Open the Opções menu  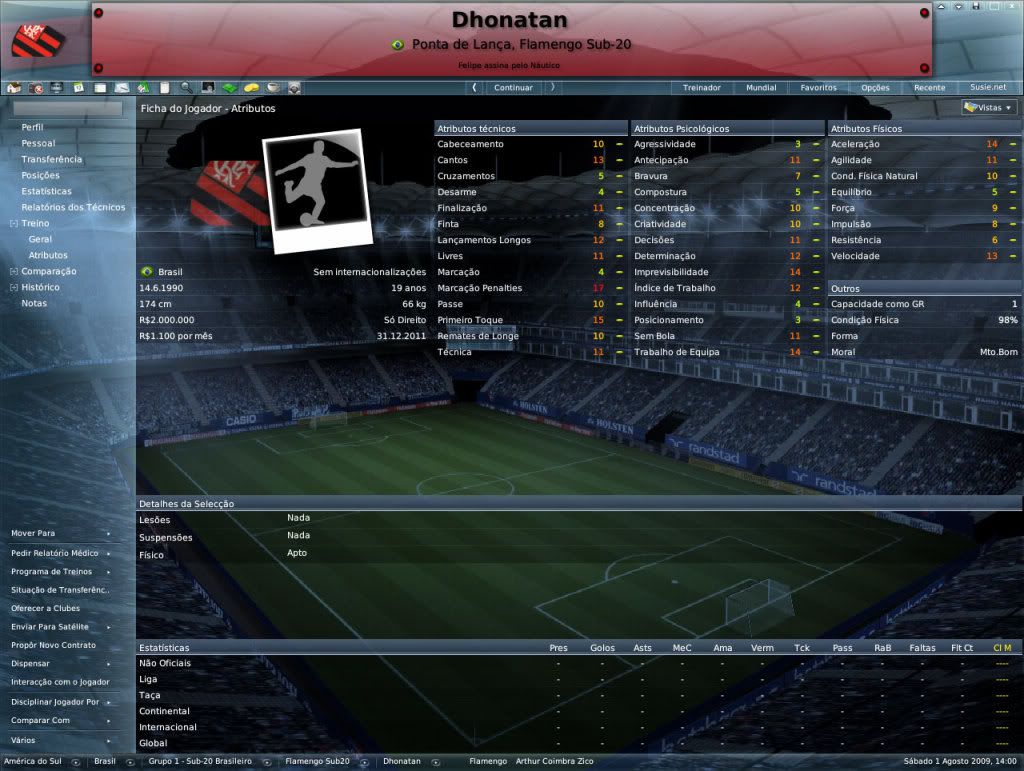(875, 88)
